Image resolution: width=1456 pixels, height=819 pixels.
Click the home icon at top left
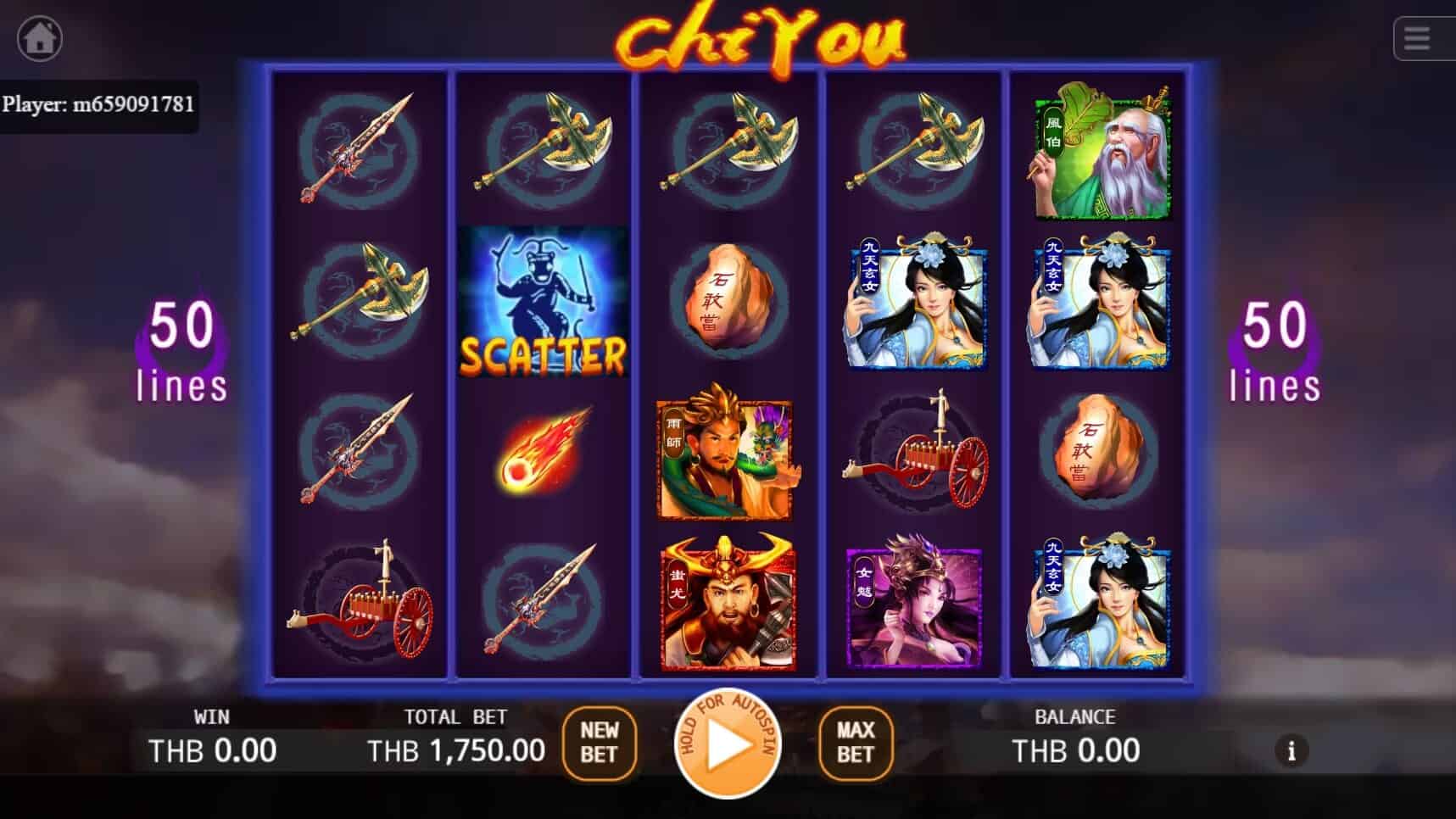[39, 37]
